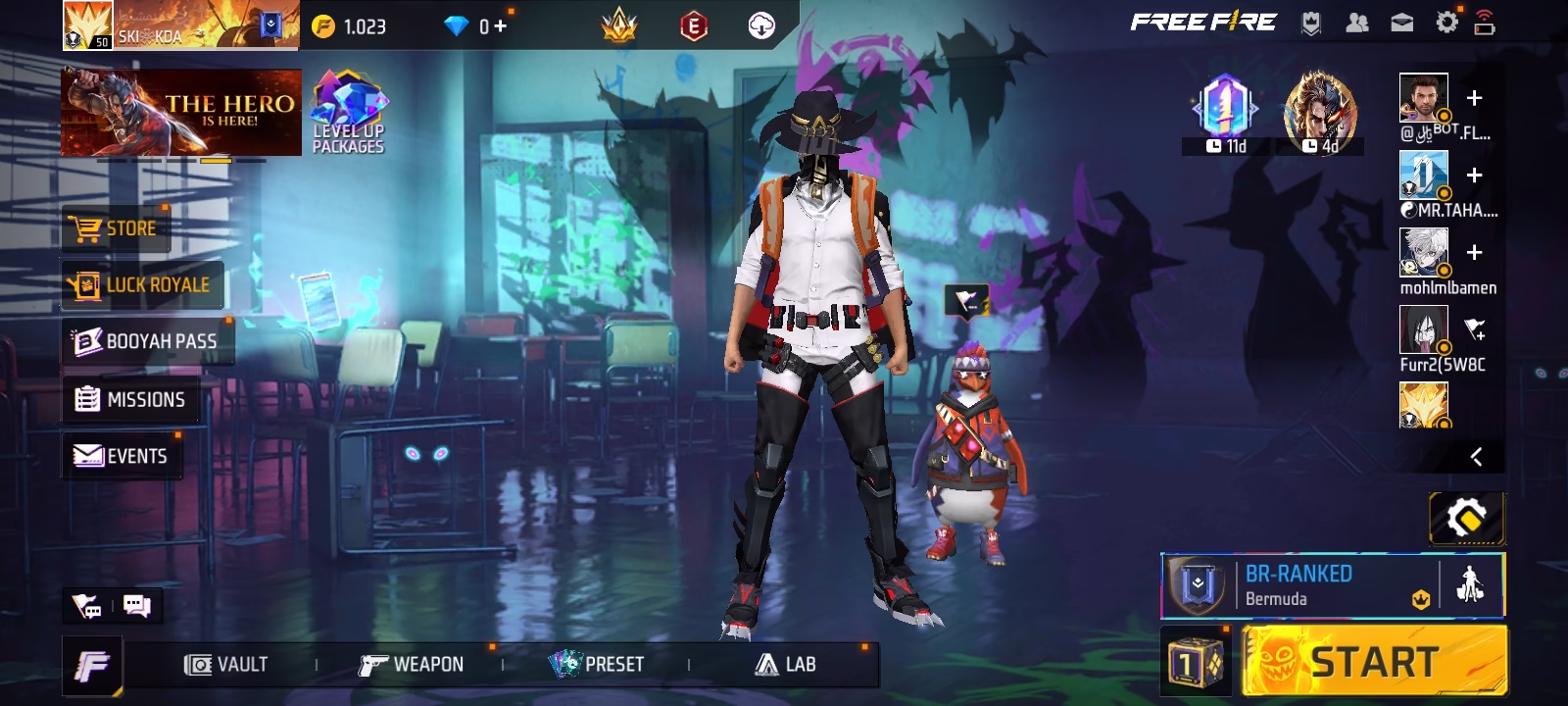Open the Level Up Packages offer

pos(349,113)
